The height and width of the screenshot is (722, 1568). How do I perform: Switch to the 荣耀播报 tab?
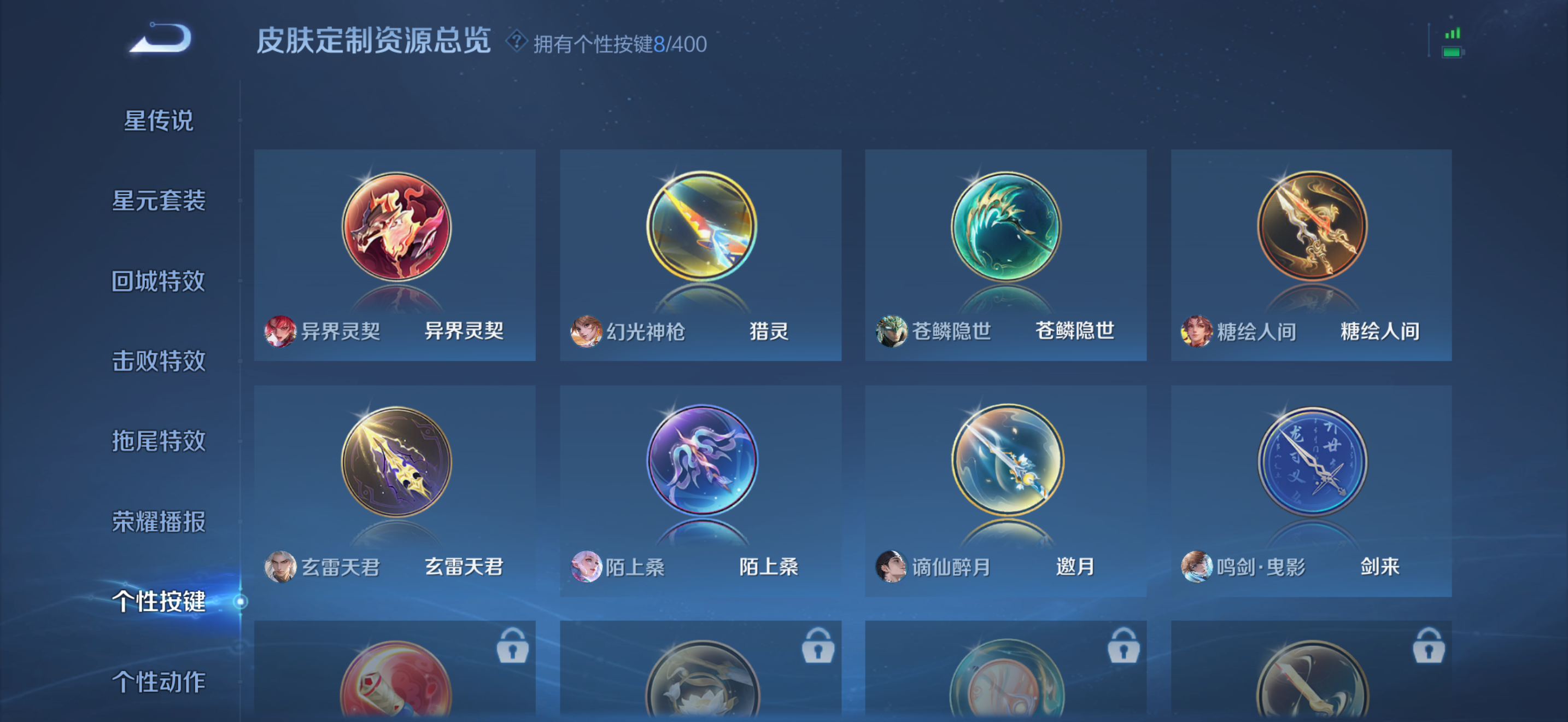(x=160, y=522)
